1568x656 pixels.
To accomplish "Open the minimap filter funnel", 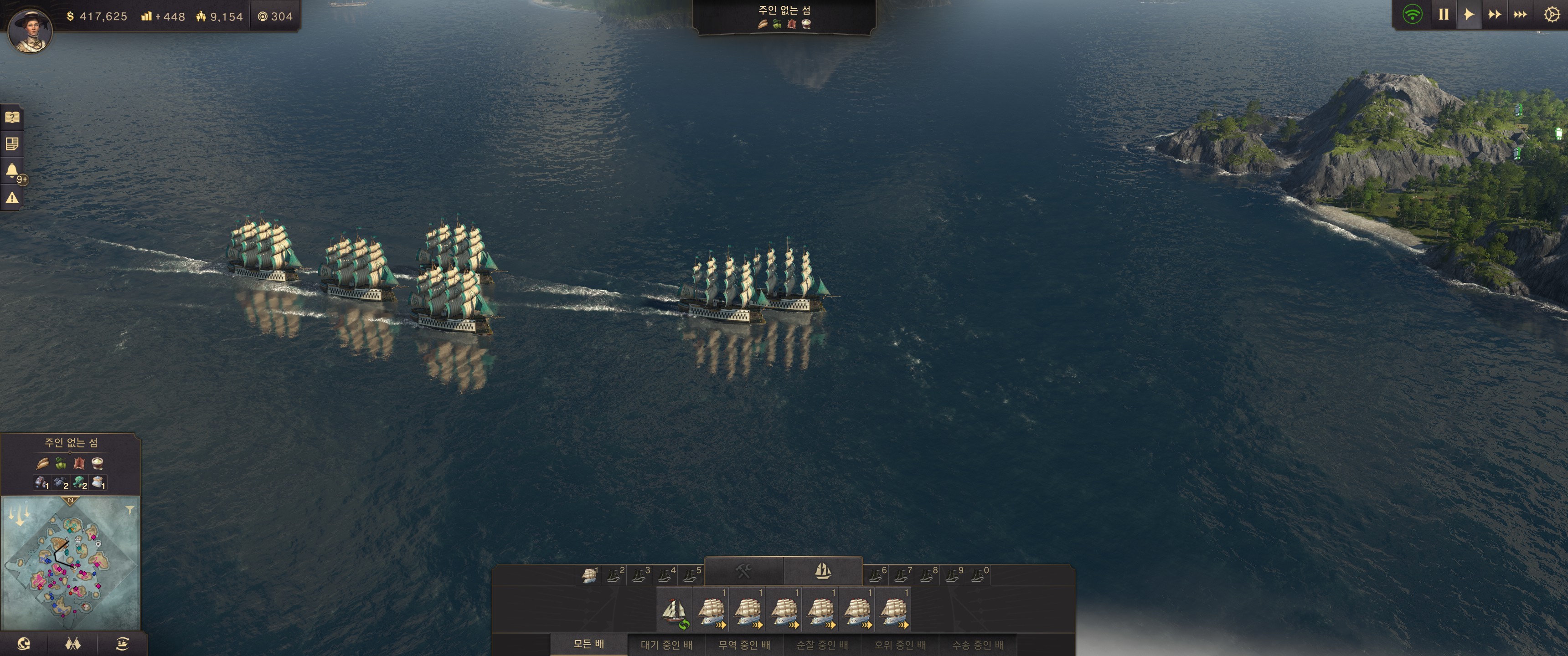I will coord(129,510).
